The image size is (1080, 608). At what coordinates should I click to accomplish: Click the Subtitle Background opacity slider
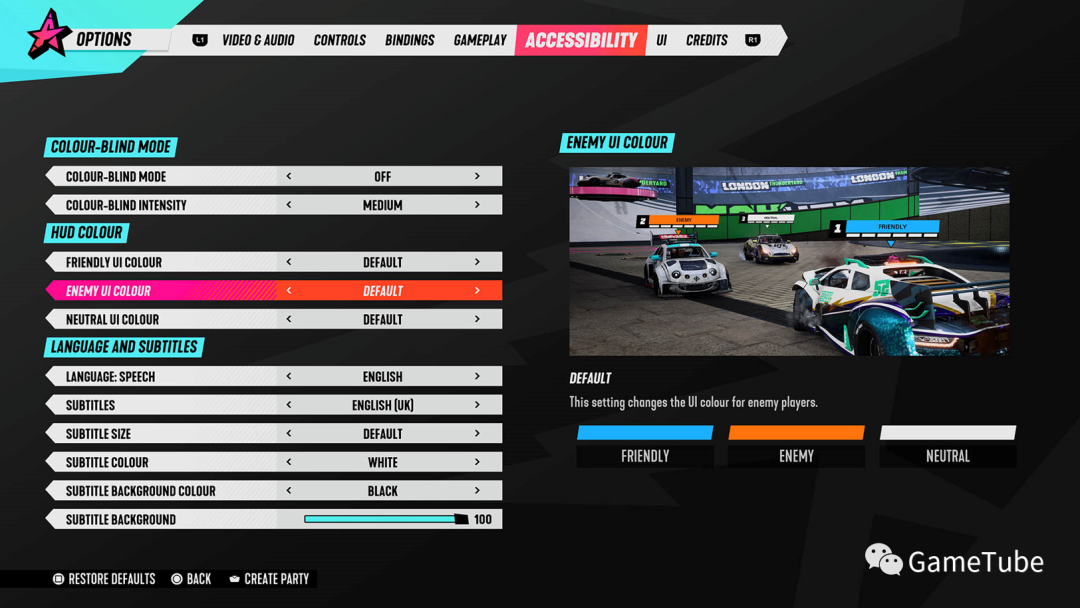tap(385, 519)
